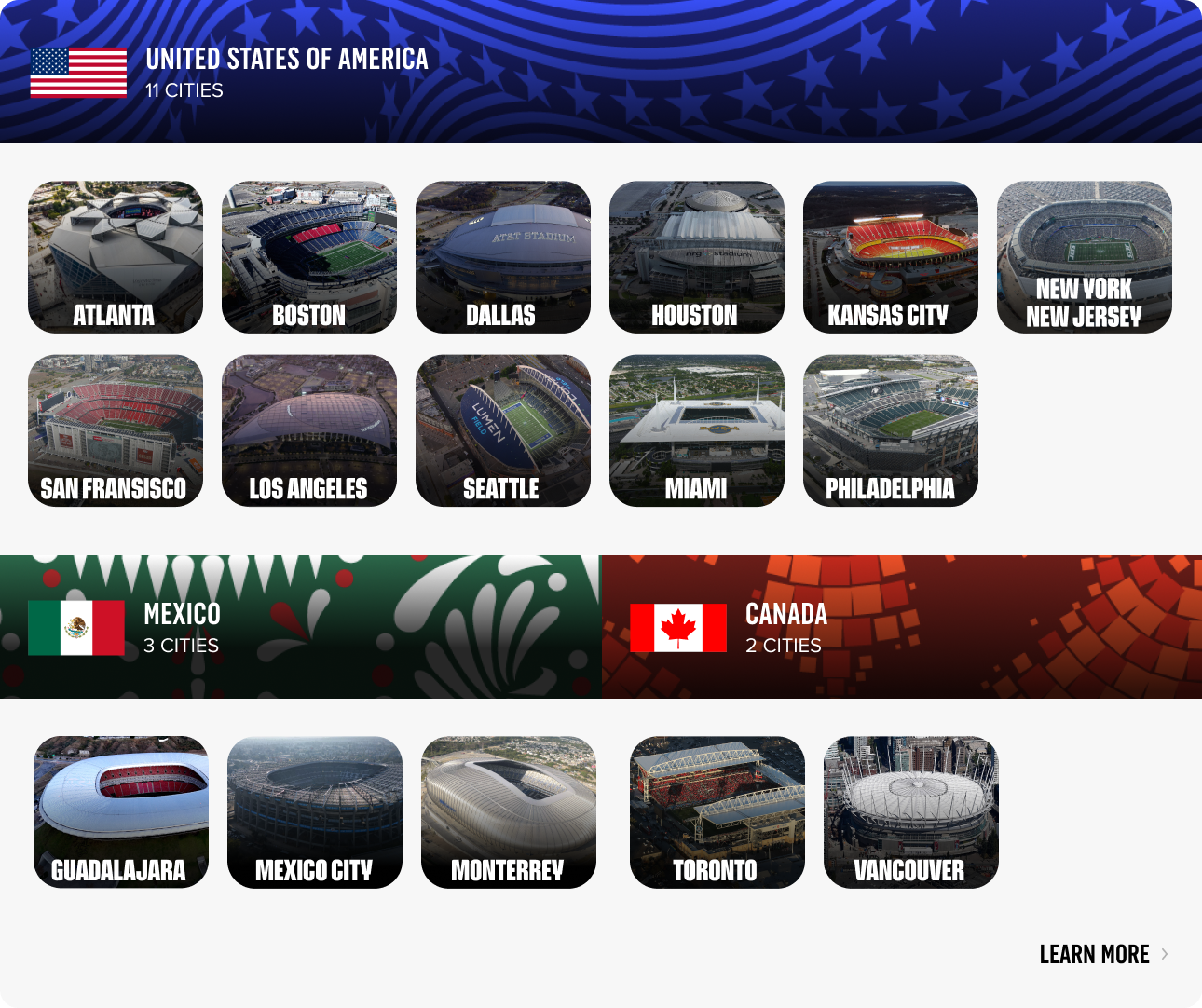
Task: Open the Seattle stadium card
Action: 503,429
